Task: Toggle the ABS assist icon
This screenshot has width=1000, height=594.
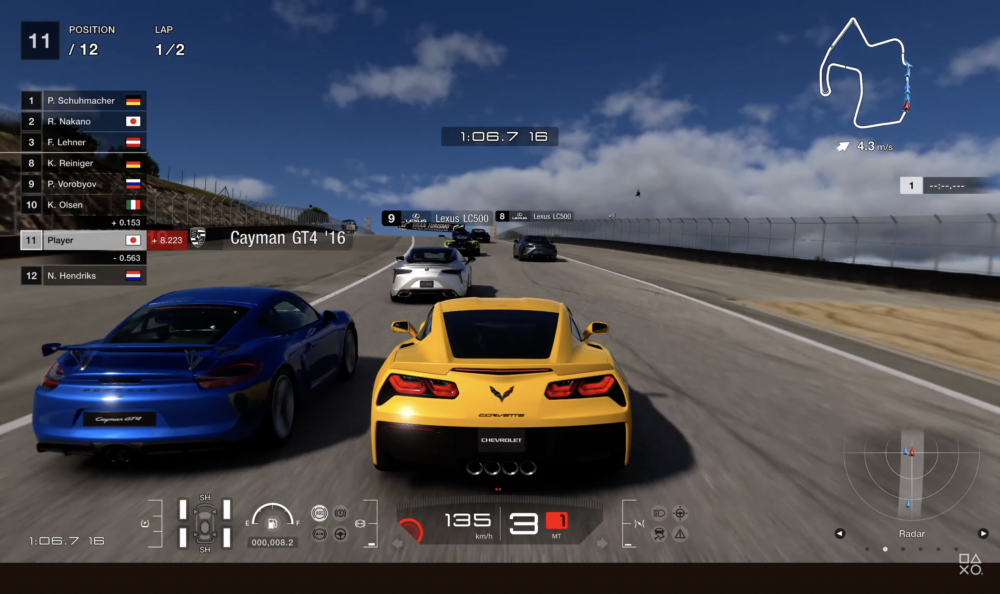Action: click(319, 513)
